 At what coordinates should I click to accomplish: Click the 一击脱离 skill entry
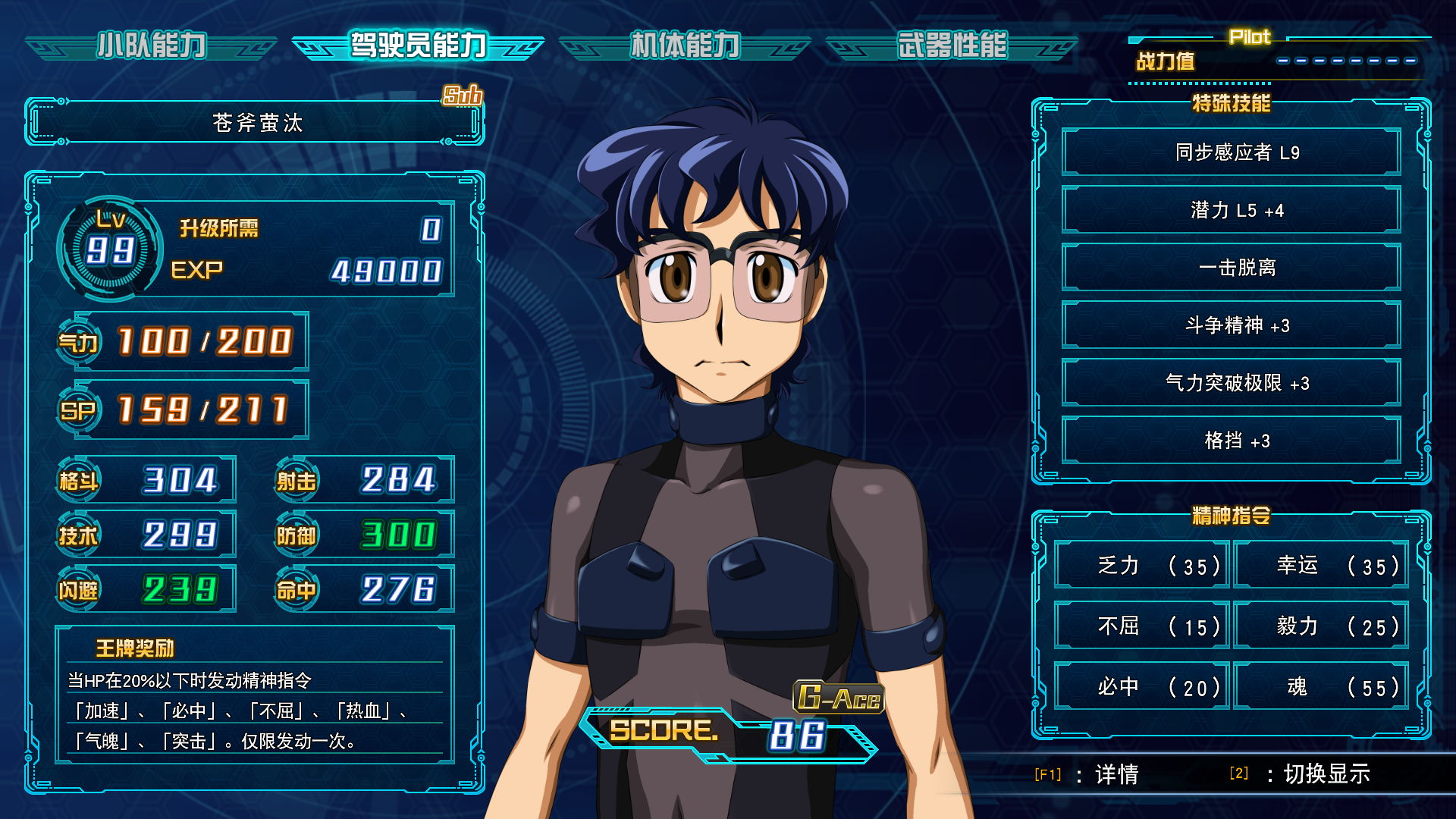coord(1231,268)
